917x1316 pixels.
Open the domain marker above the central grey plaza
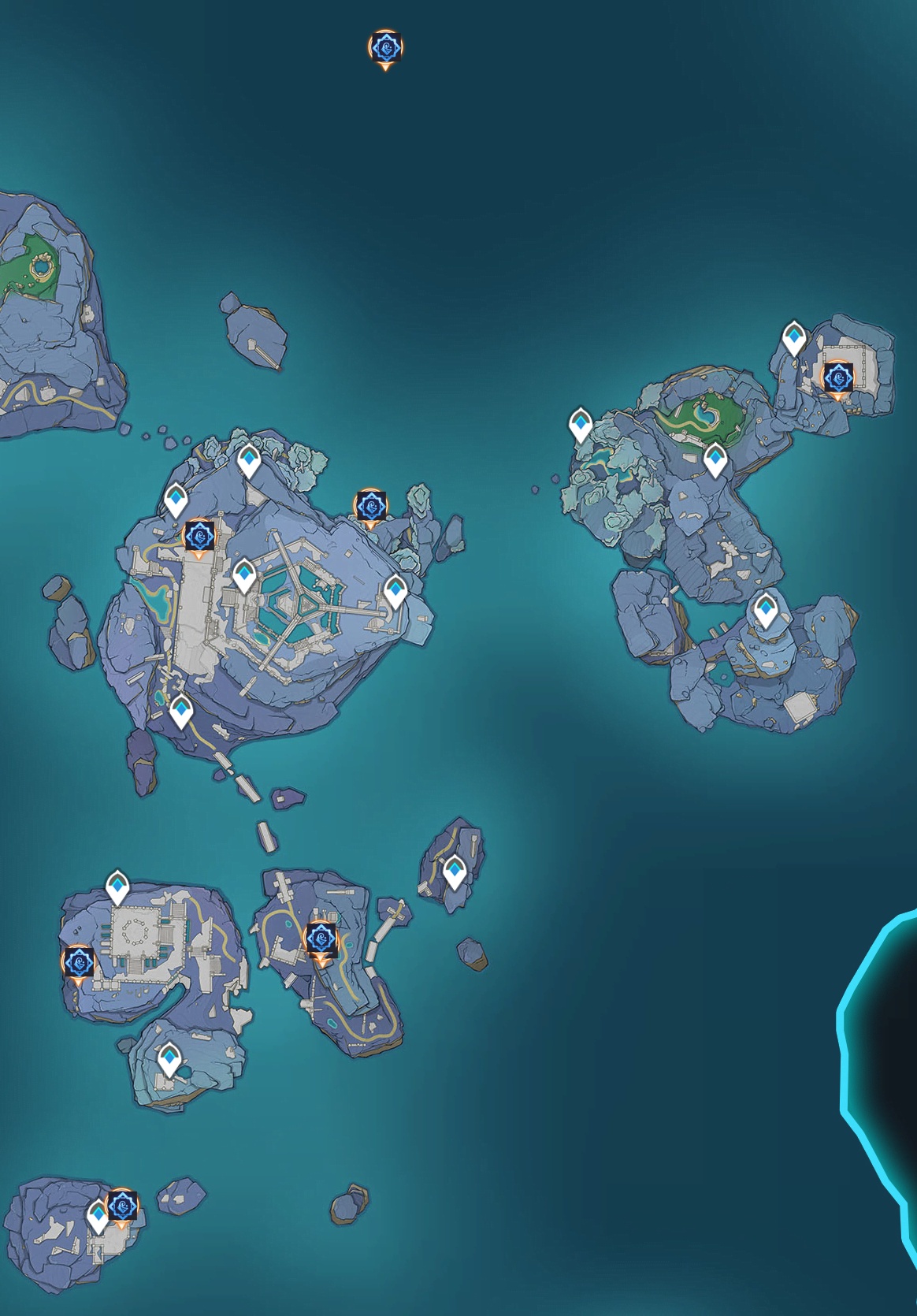pyautogui.click(x=200, y=536)
